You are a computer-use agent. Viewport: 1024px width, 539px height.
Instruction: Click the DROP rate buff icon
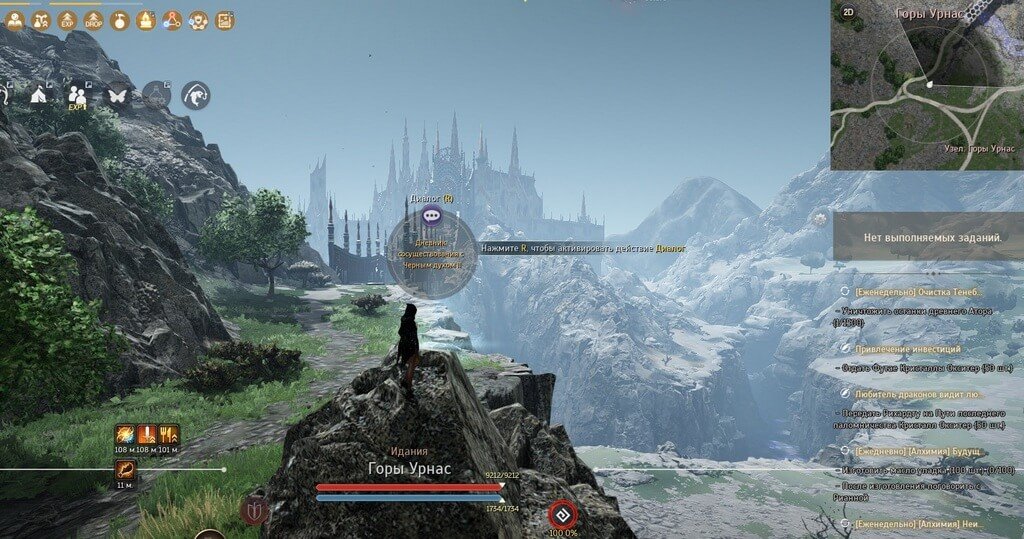[93, 19]
